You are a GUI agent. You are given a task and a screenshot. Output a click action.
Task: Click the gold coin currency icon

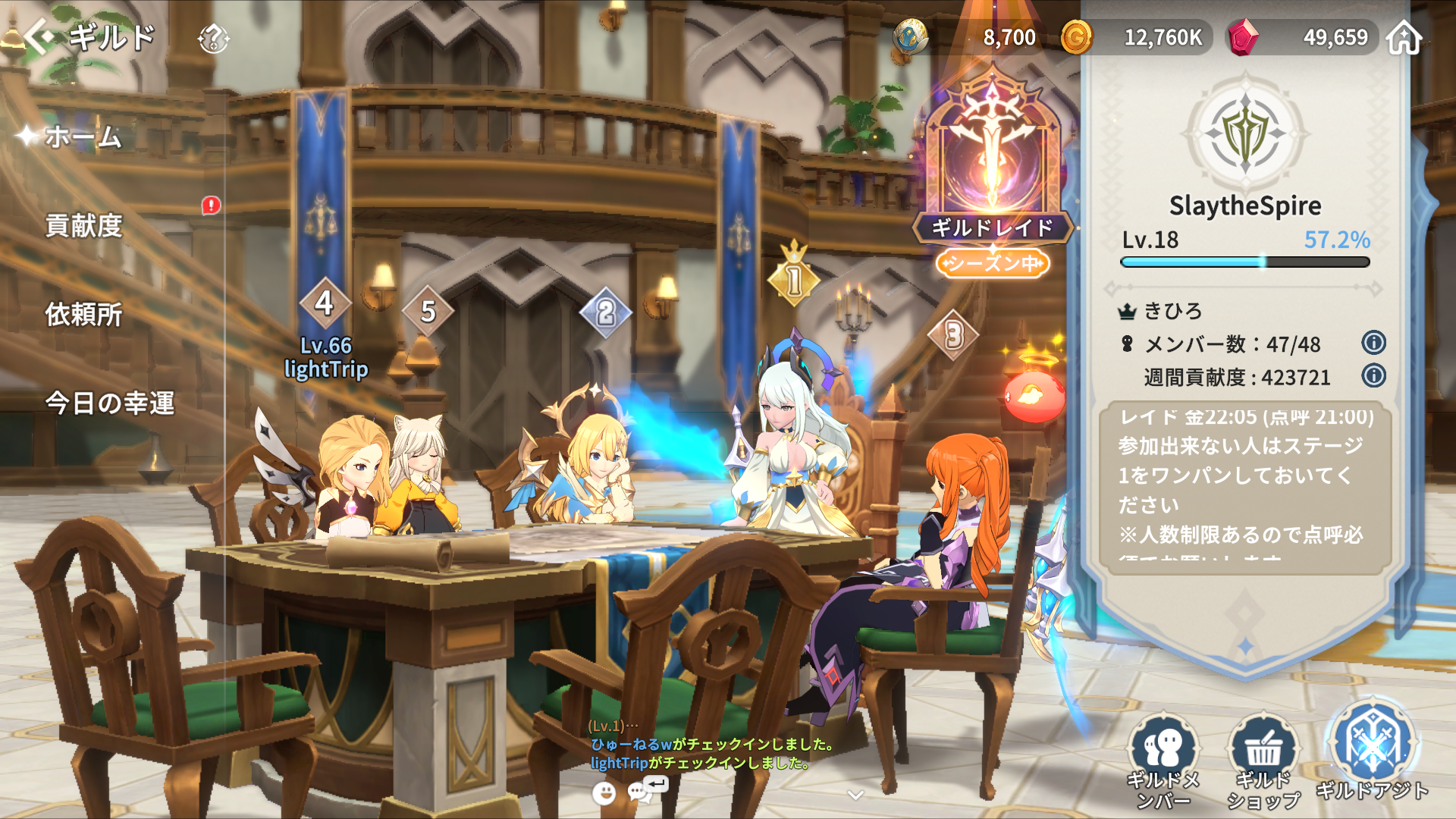1076,37
